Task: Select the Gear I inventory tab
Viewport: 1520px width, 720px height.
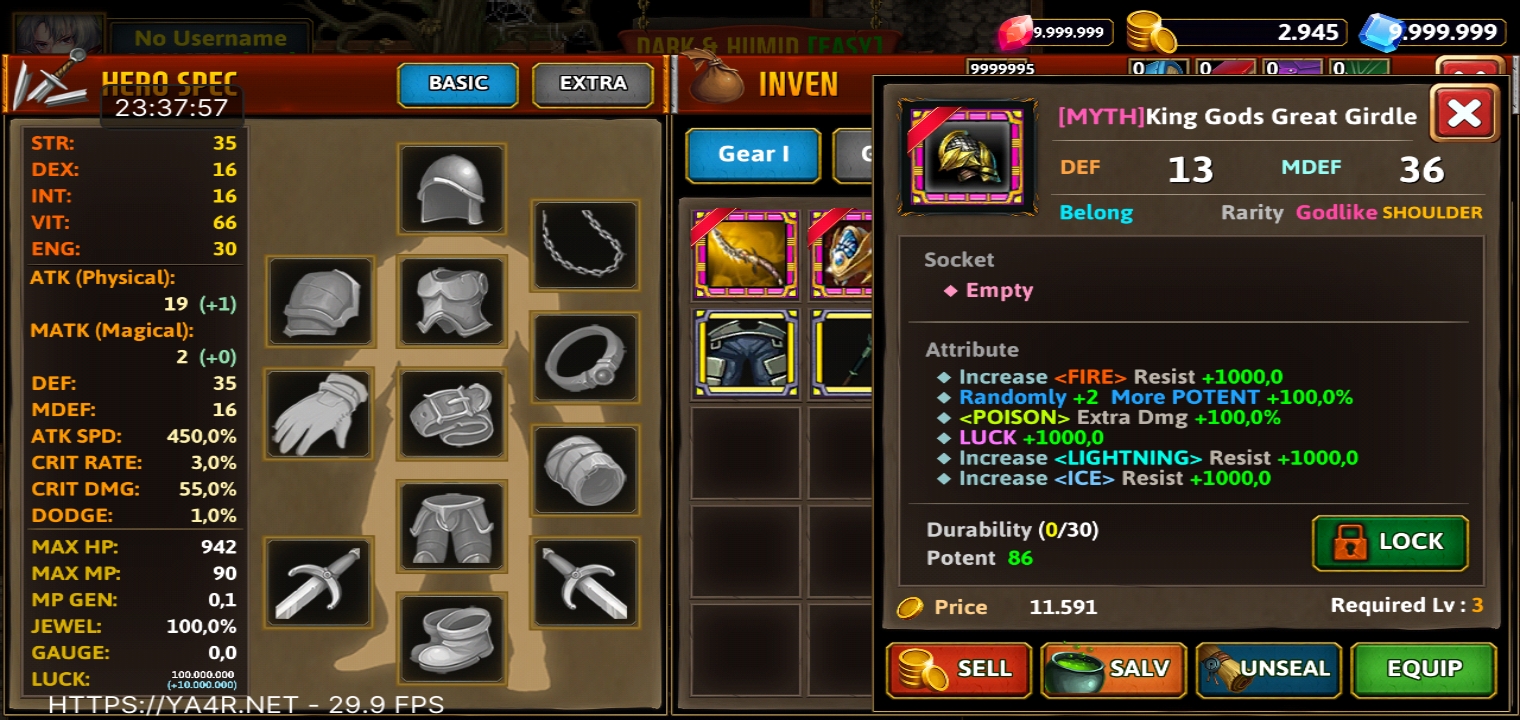Action: tap(753, 154)
